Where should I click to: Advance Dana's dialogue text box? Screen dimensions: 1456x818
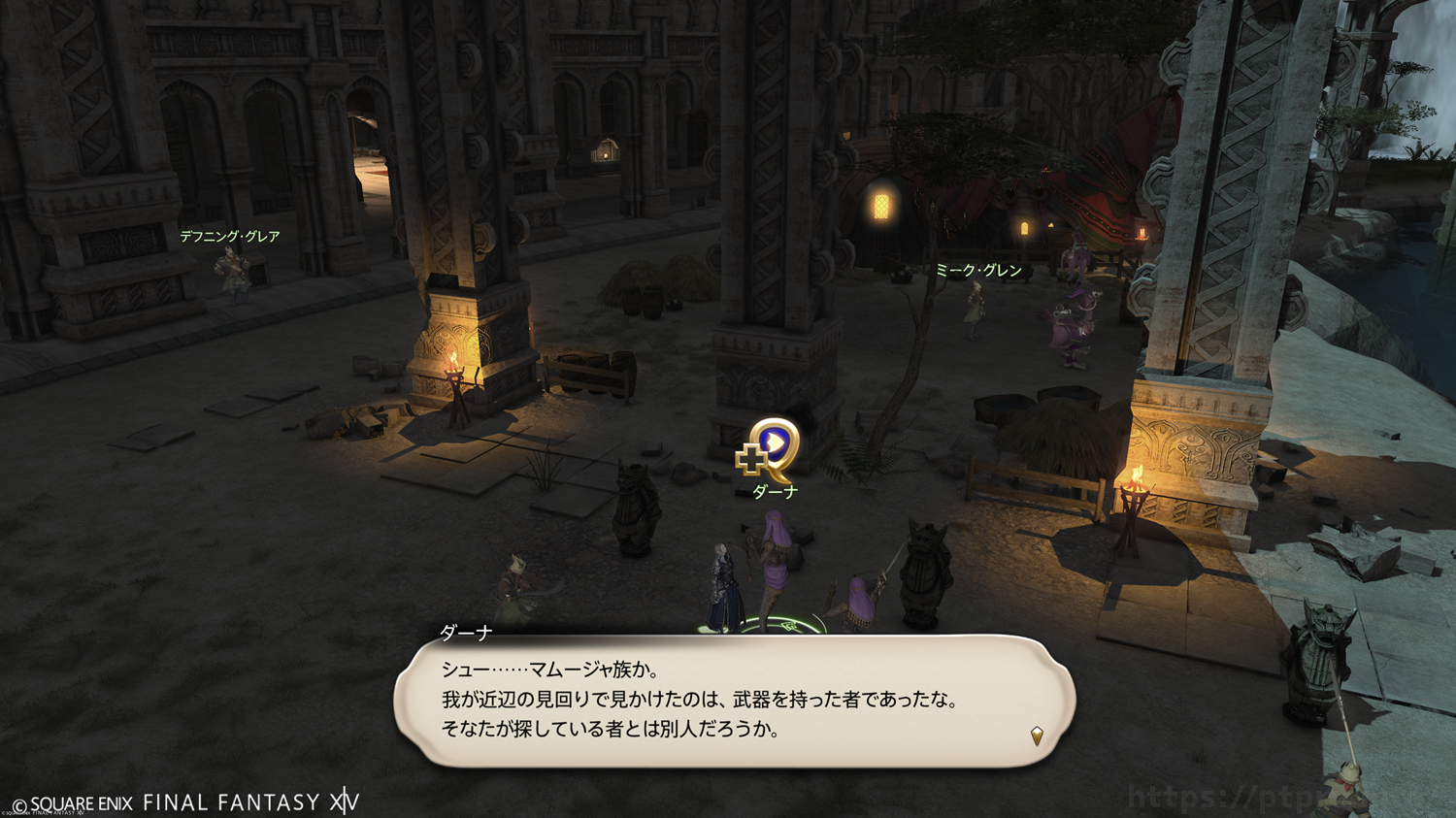click(734, 701)
